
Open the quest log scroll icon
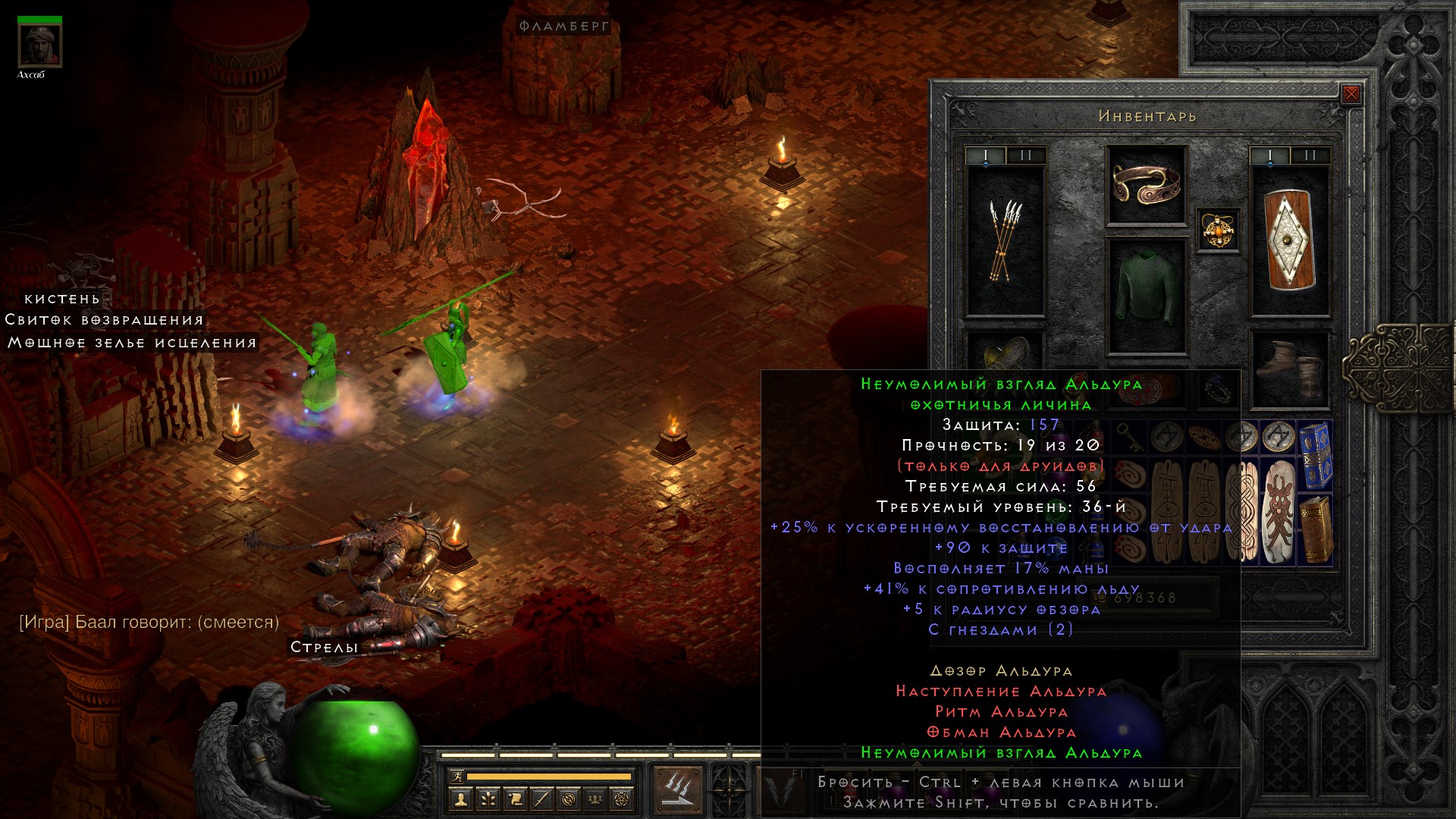pyautogui.click(x=515, y=799)
